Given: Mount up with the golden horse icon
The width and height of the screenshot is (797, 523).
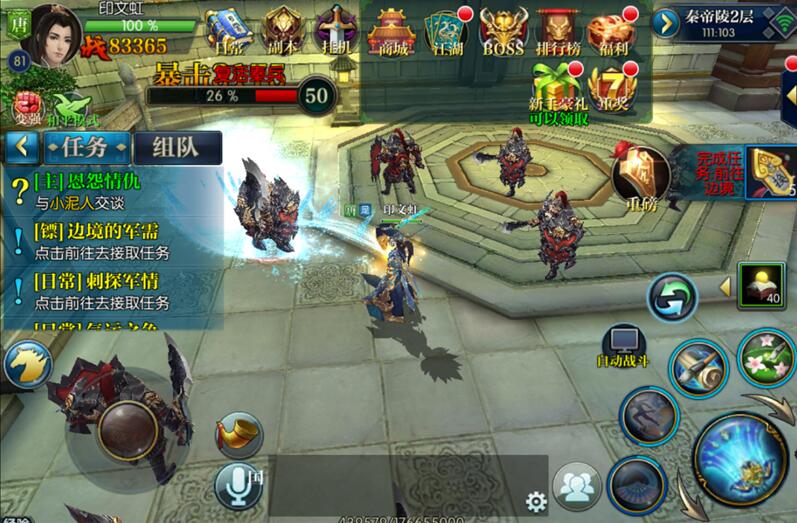Looking at the screenshot, I should 26,365.
